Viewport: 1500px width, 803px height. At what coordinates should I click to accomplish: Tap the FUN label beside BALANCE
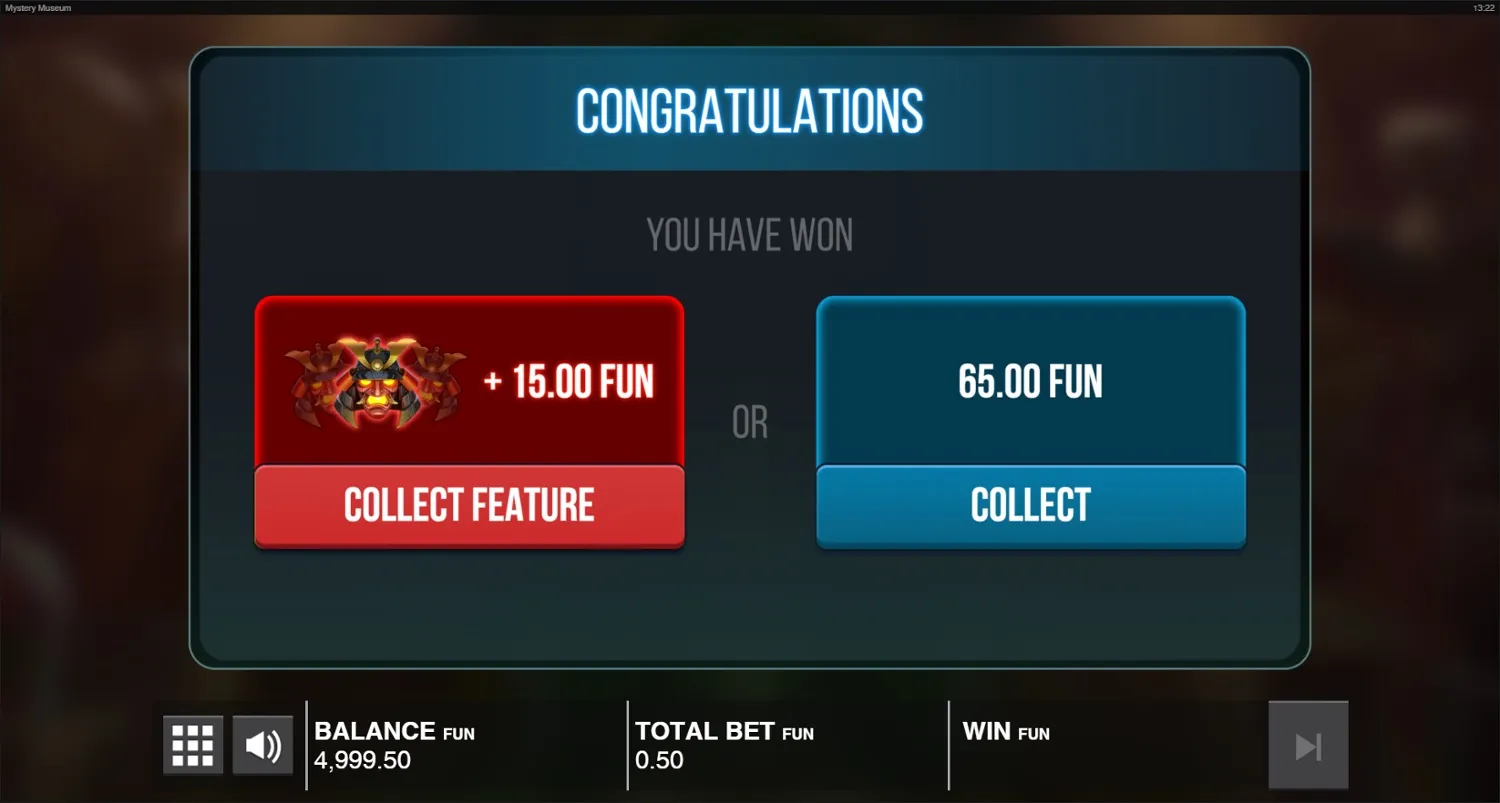(456, 733)
